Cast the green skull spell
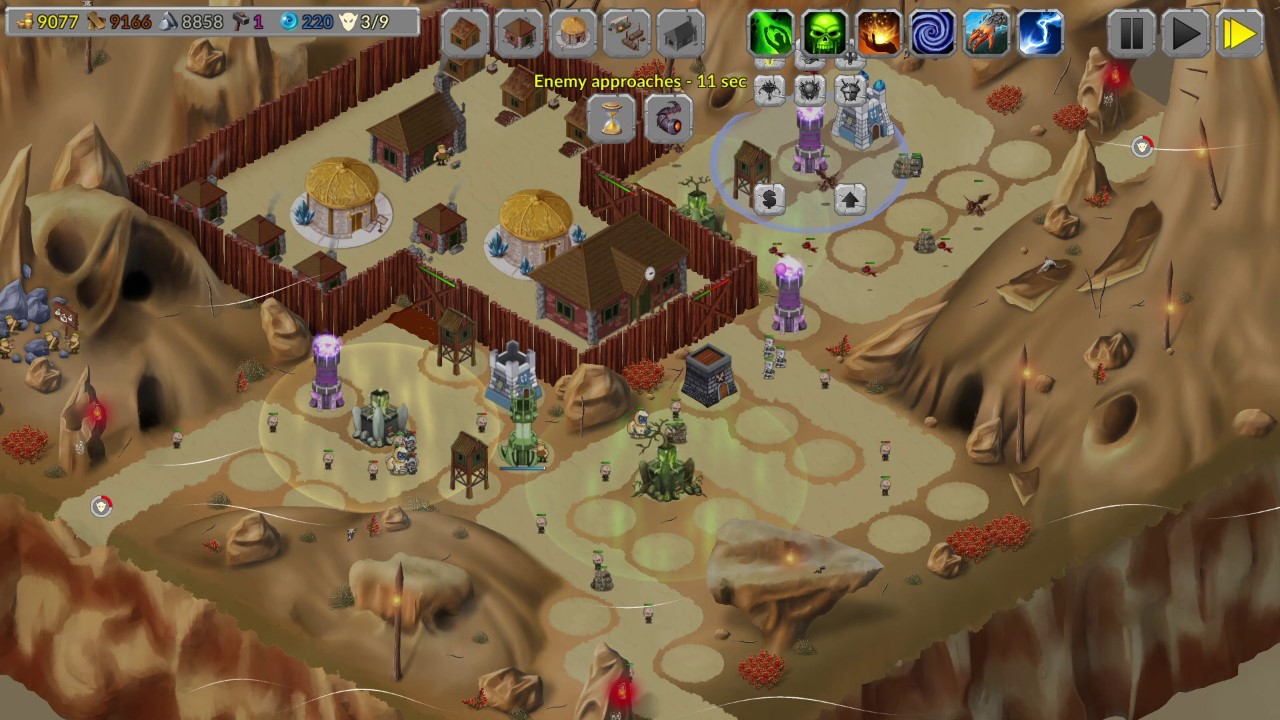The width and height of the screenshot is (1280, 720). 826,32
